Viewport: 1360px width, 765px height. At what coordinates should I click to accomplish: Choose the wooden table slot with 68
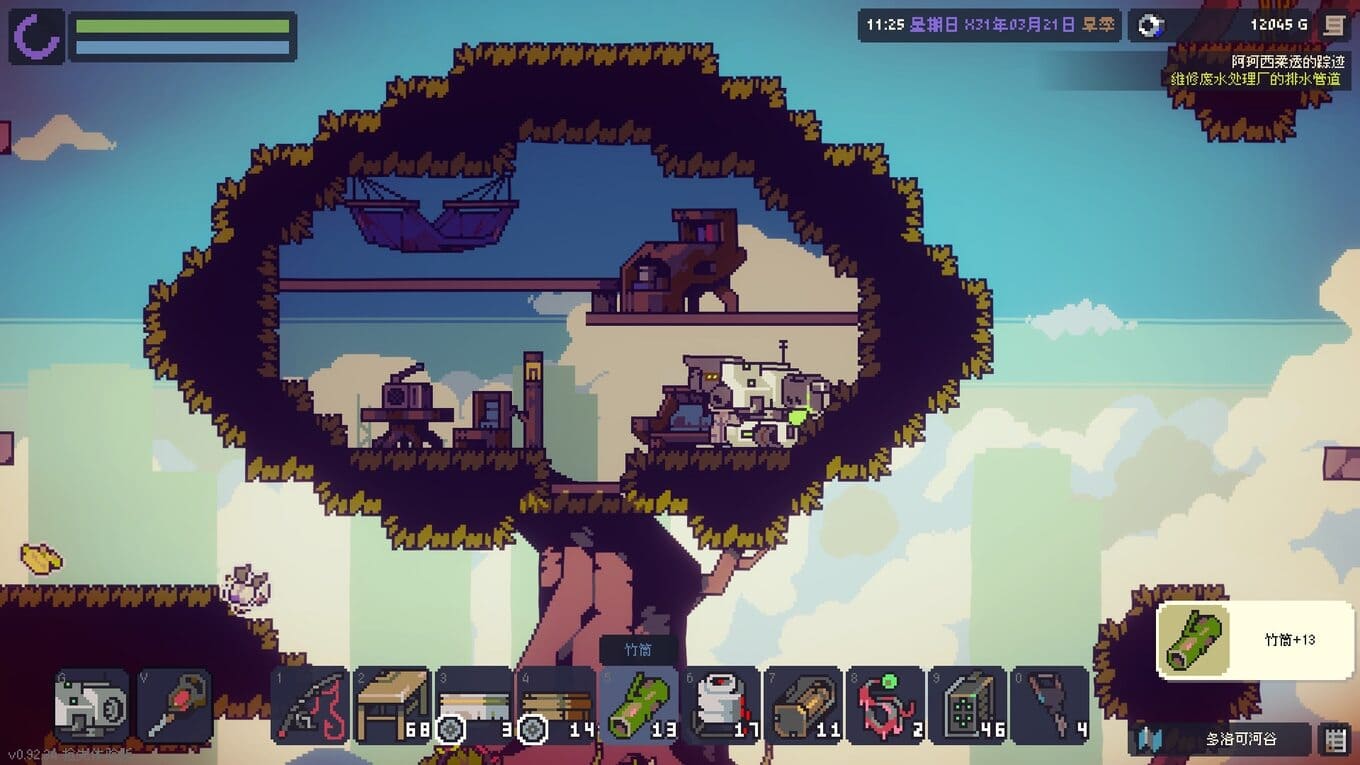coord(392,704)
